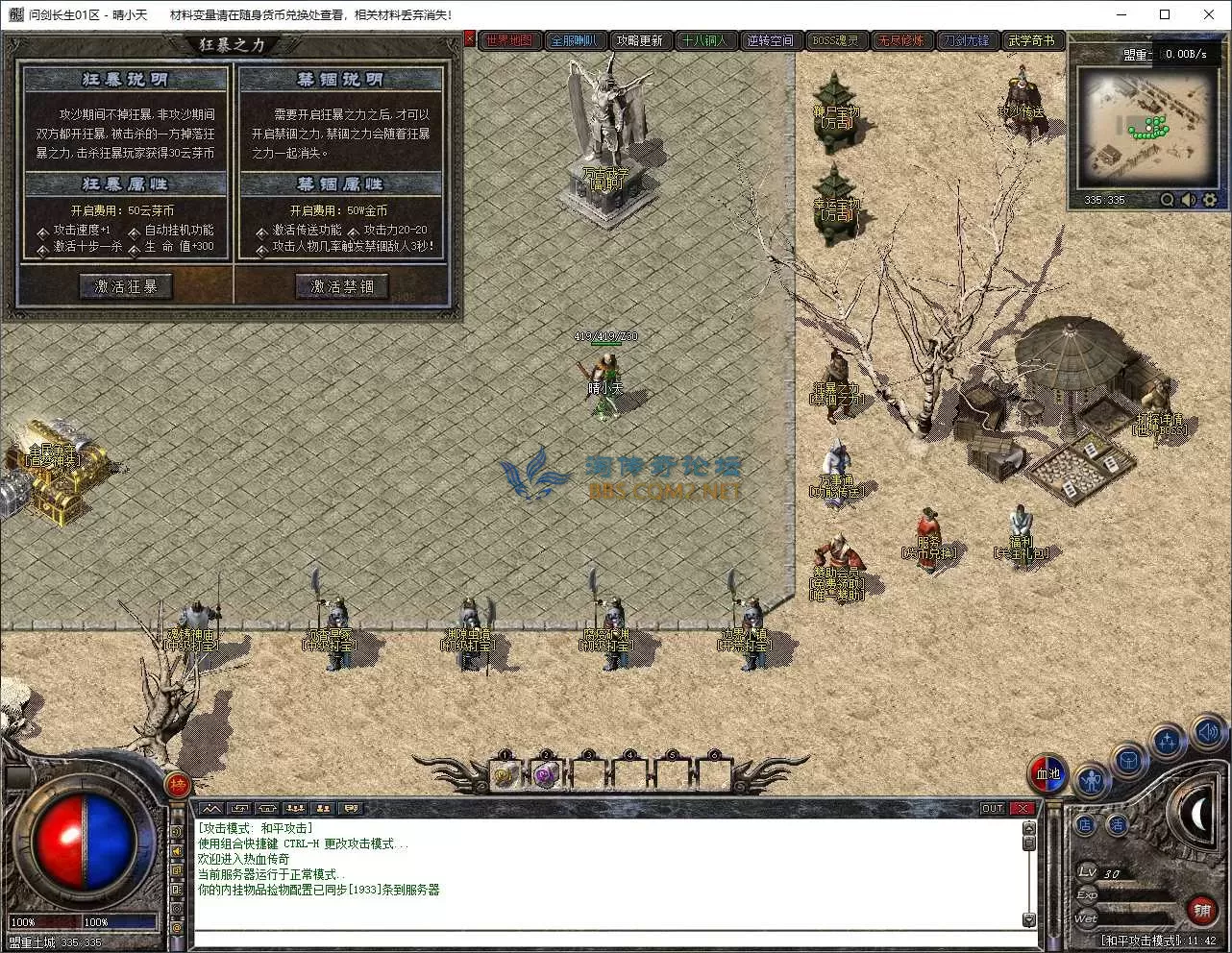Open the 武学奇书 menu
The image size is (1232, 953).
(x=1031, y=40)
